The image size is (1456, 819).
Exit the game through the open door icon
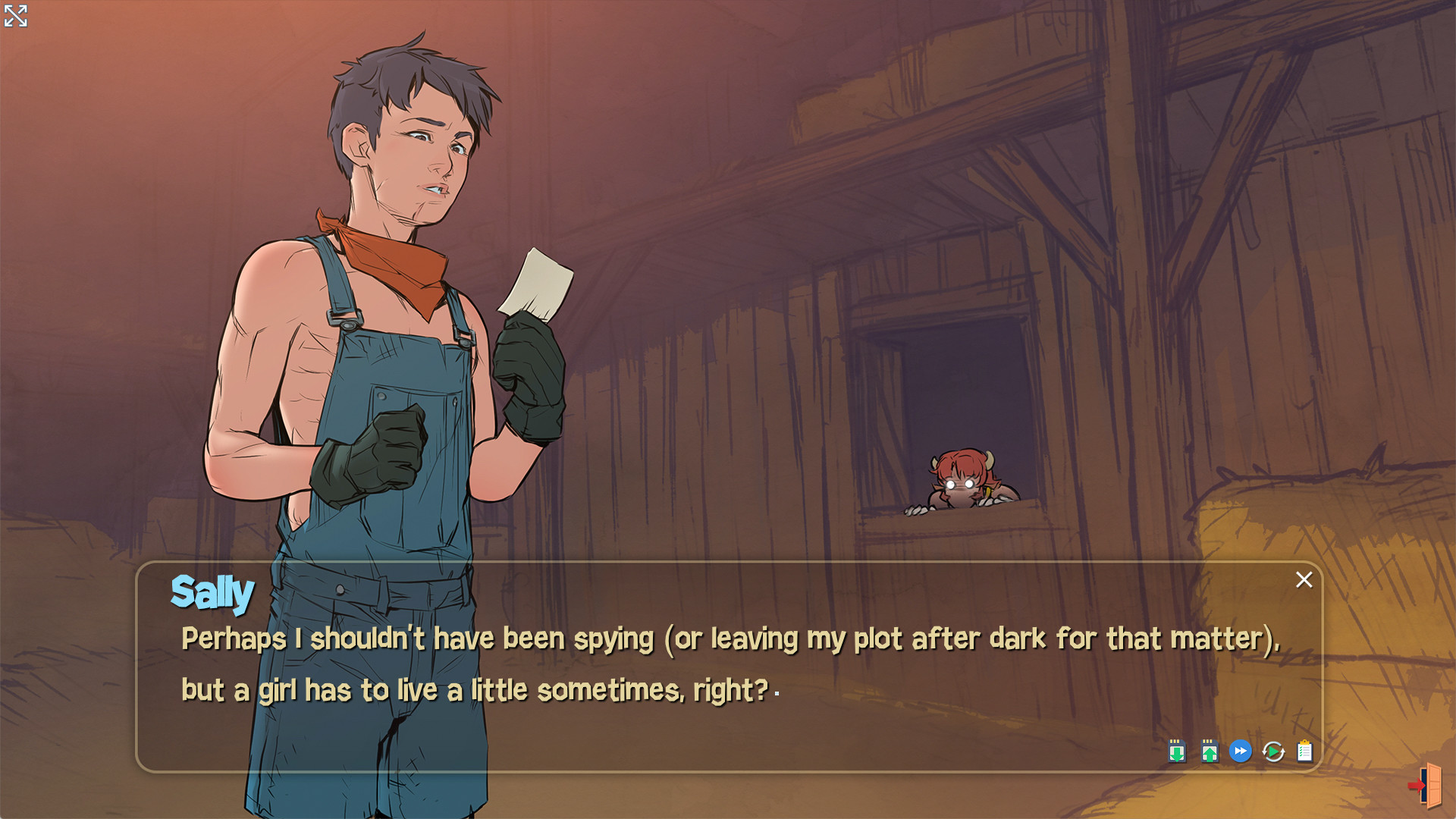tap(1427, 787)
